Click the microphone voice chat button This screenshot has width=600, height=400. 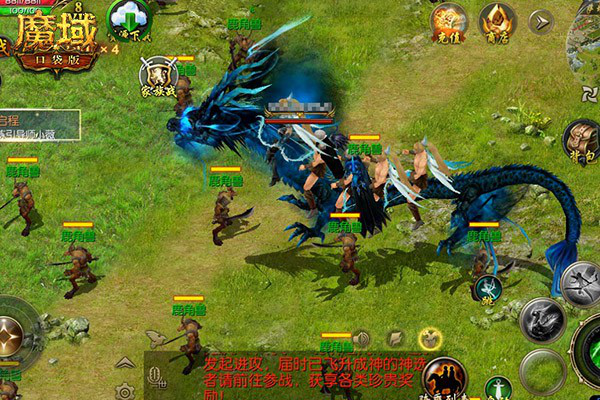[157, 377]
